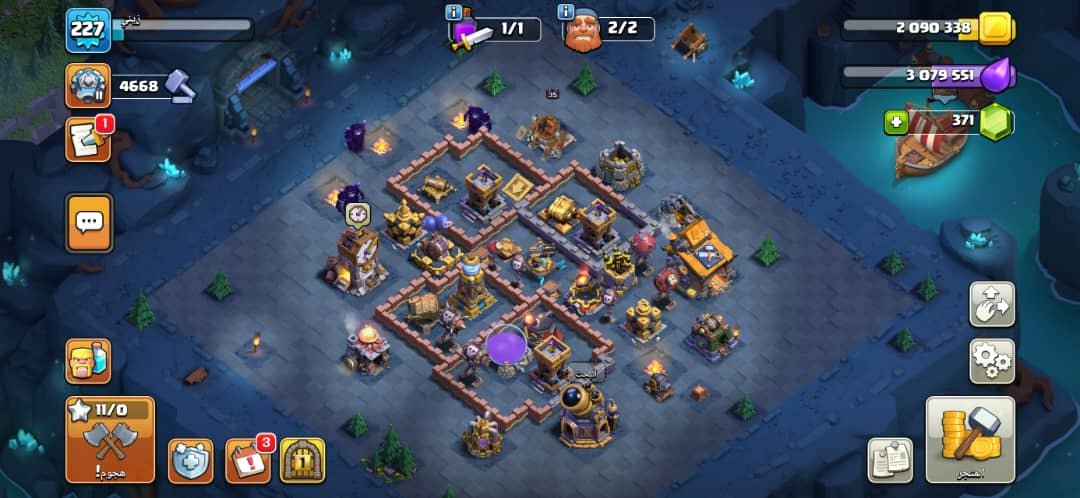The image size is (1080, 498).
Task: Show info for the 1/1 potion and sword counter
Action: (454, 12)
